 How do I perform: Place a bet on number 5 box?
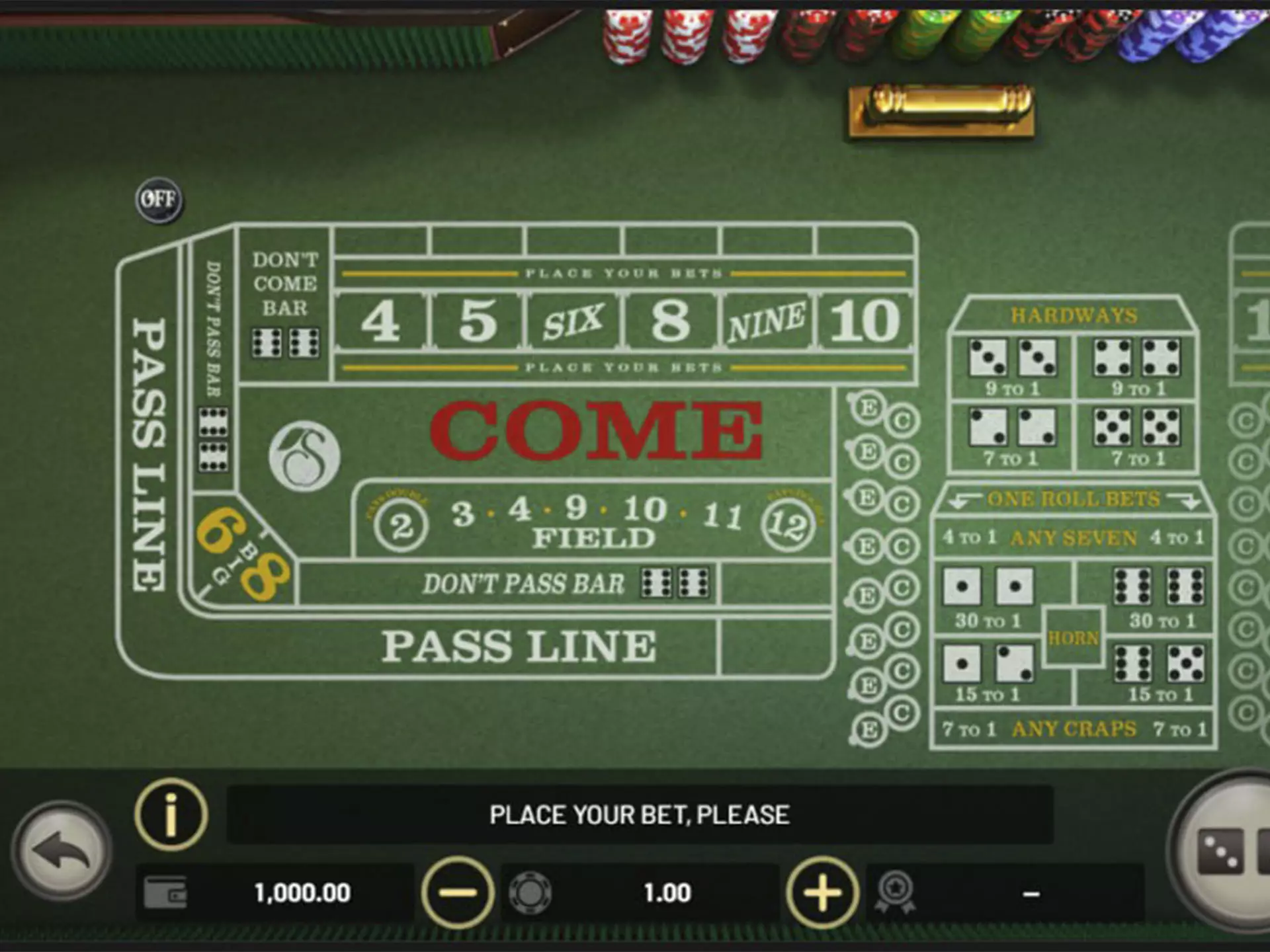478,321
